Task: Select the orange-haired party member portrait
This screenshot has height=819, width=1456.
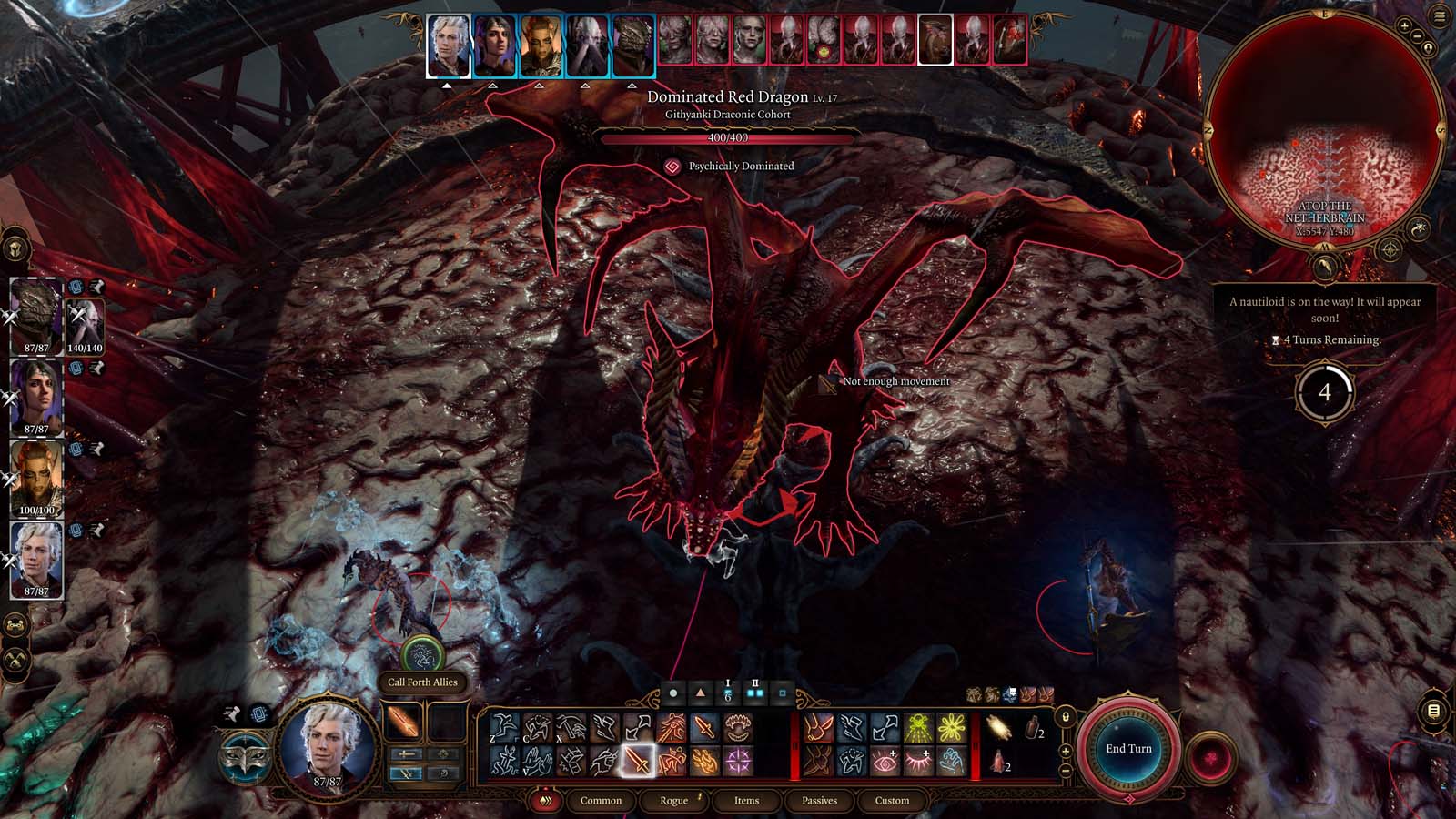Action: 36,477
